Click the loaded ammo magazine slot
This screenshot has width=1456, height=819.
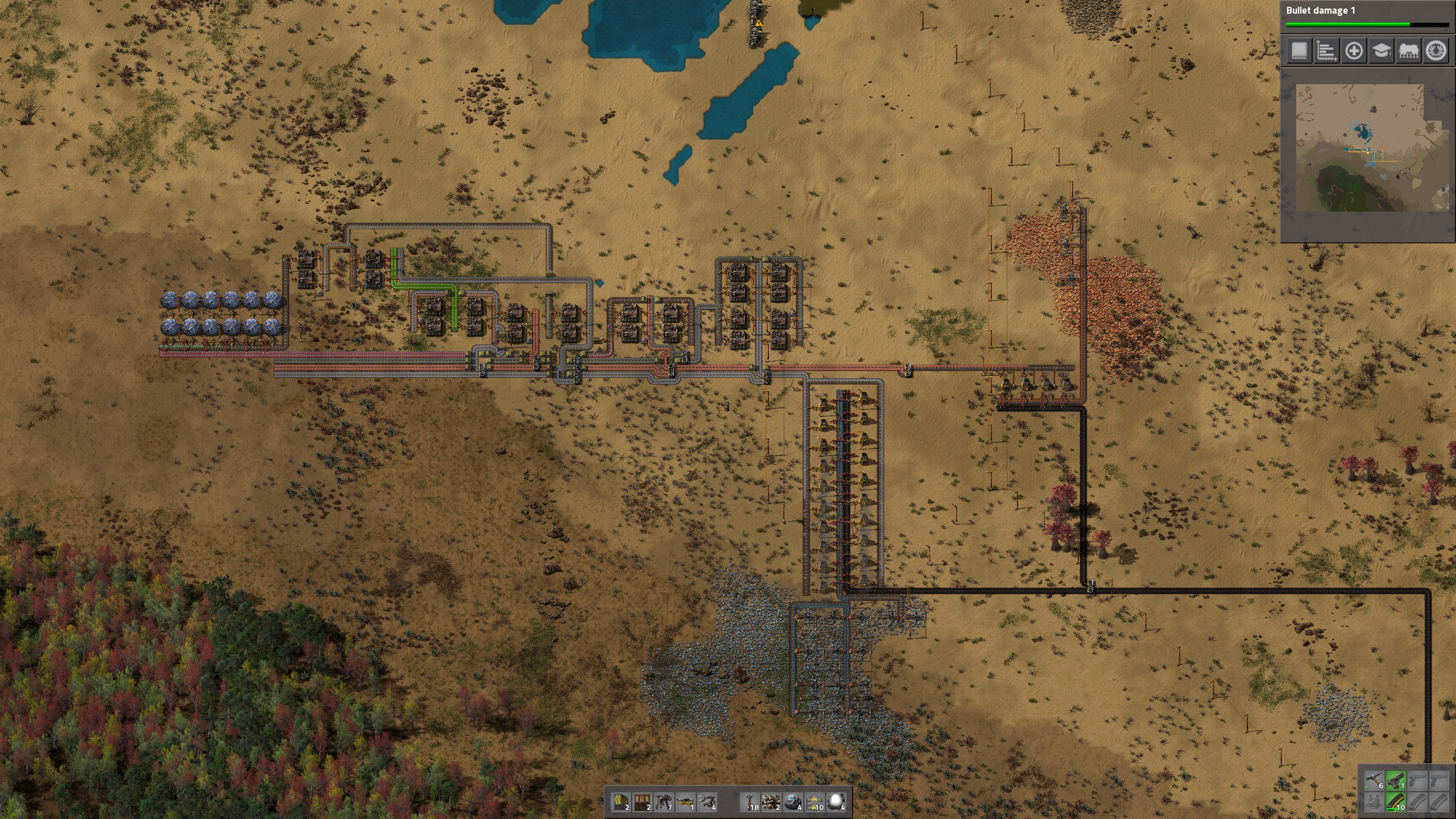[1396, 803]
